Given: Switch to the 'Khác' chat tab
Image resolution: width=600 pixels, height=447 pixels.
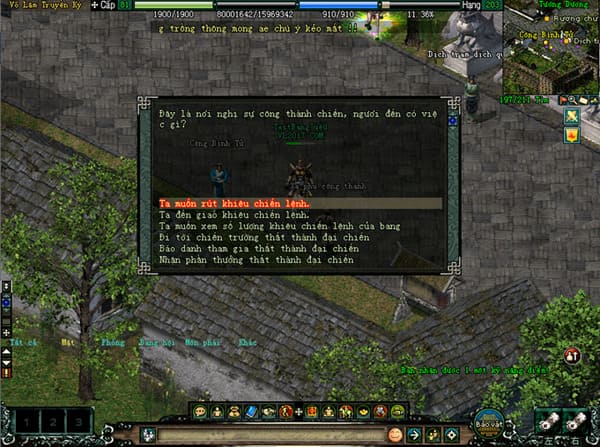Looking at the screenshot, I should coord(246,341).
